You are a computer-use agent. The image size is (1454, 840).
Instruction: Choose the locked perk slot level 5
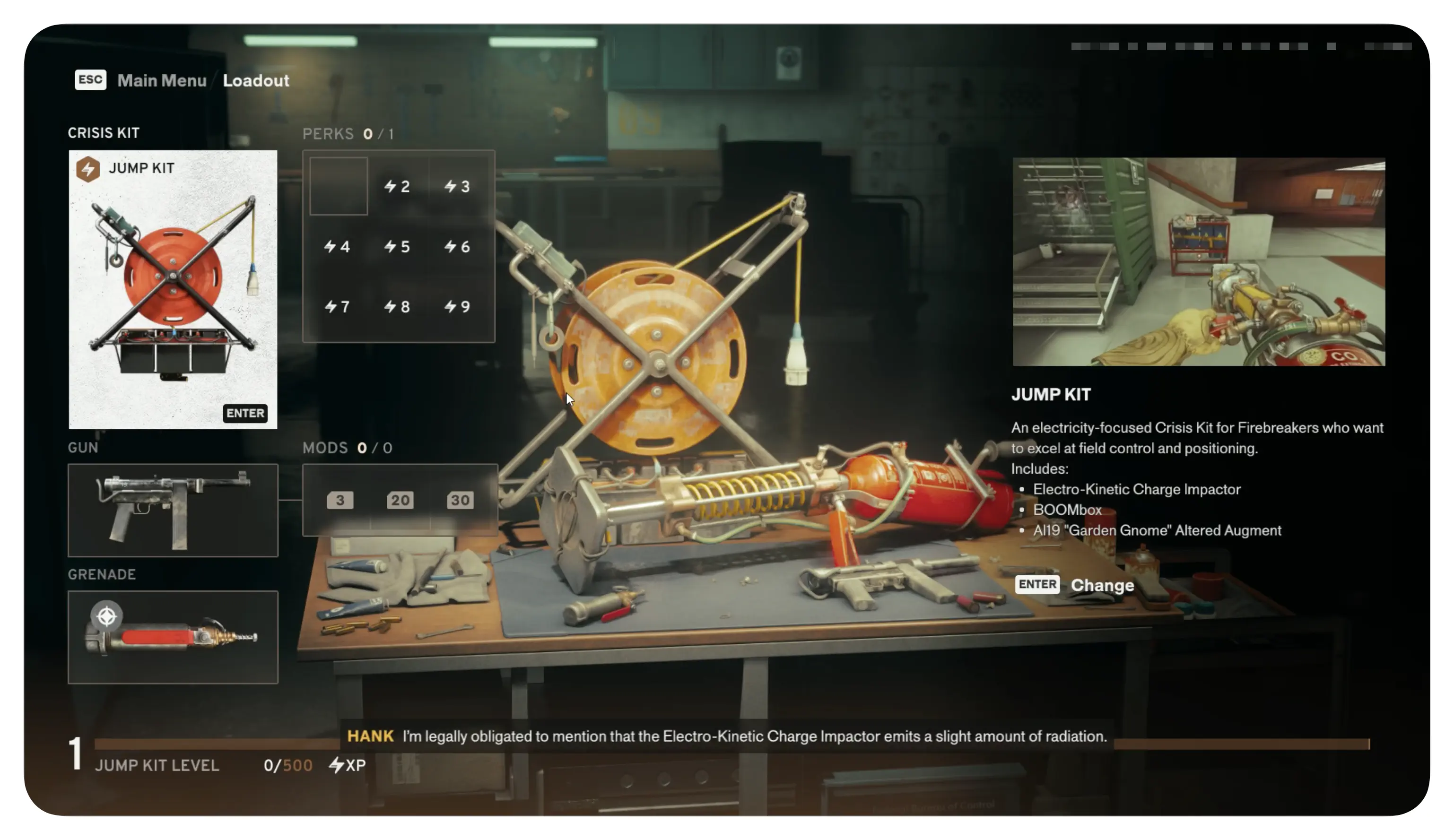pyautogui.click(x=398, y=247)
